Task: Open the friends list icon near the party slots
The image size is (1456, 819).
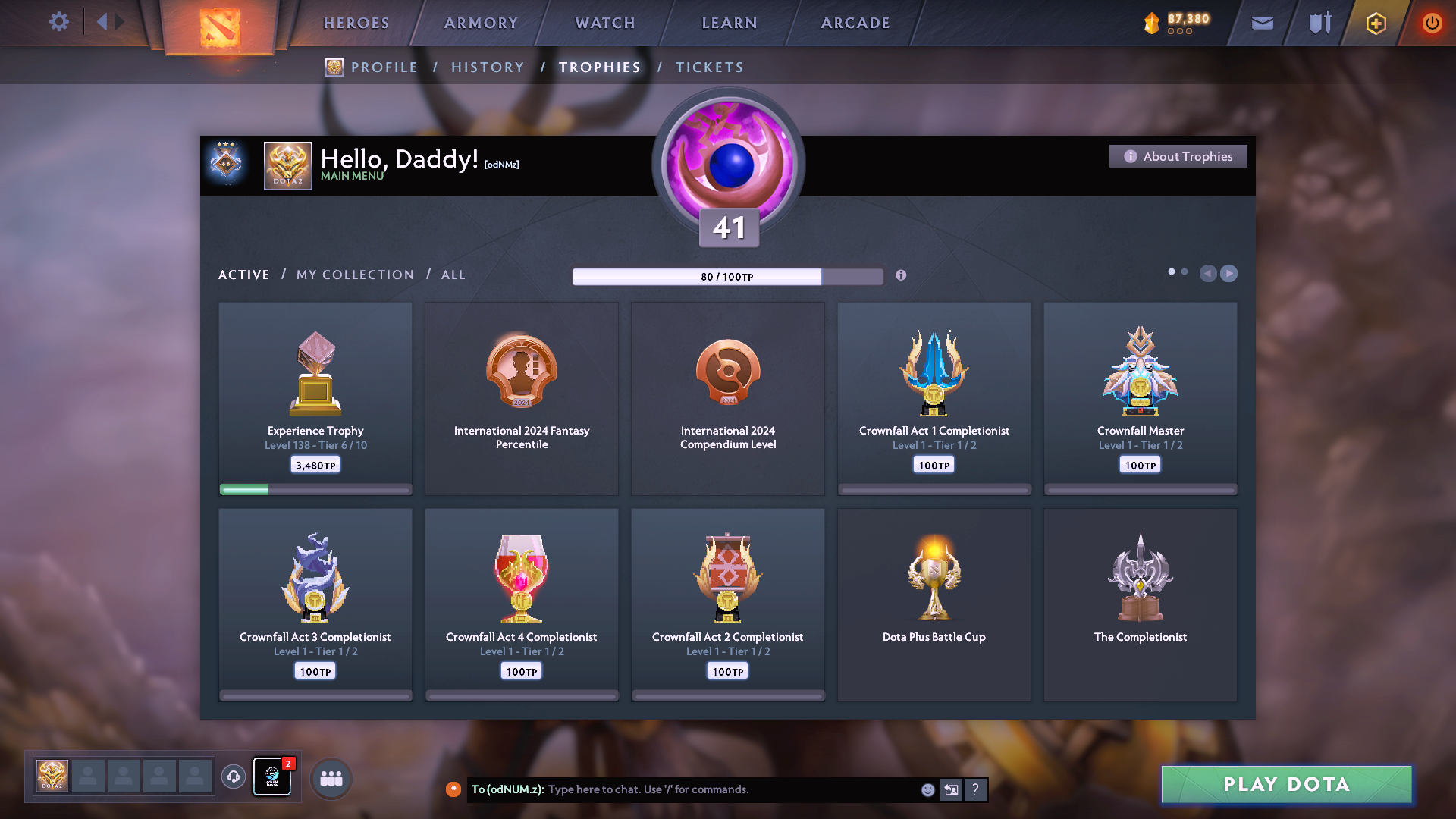Action: tap(330, 777)
